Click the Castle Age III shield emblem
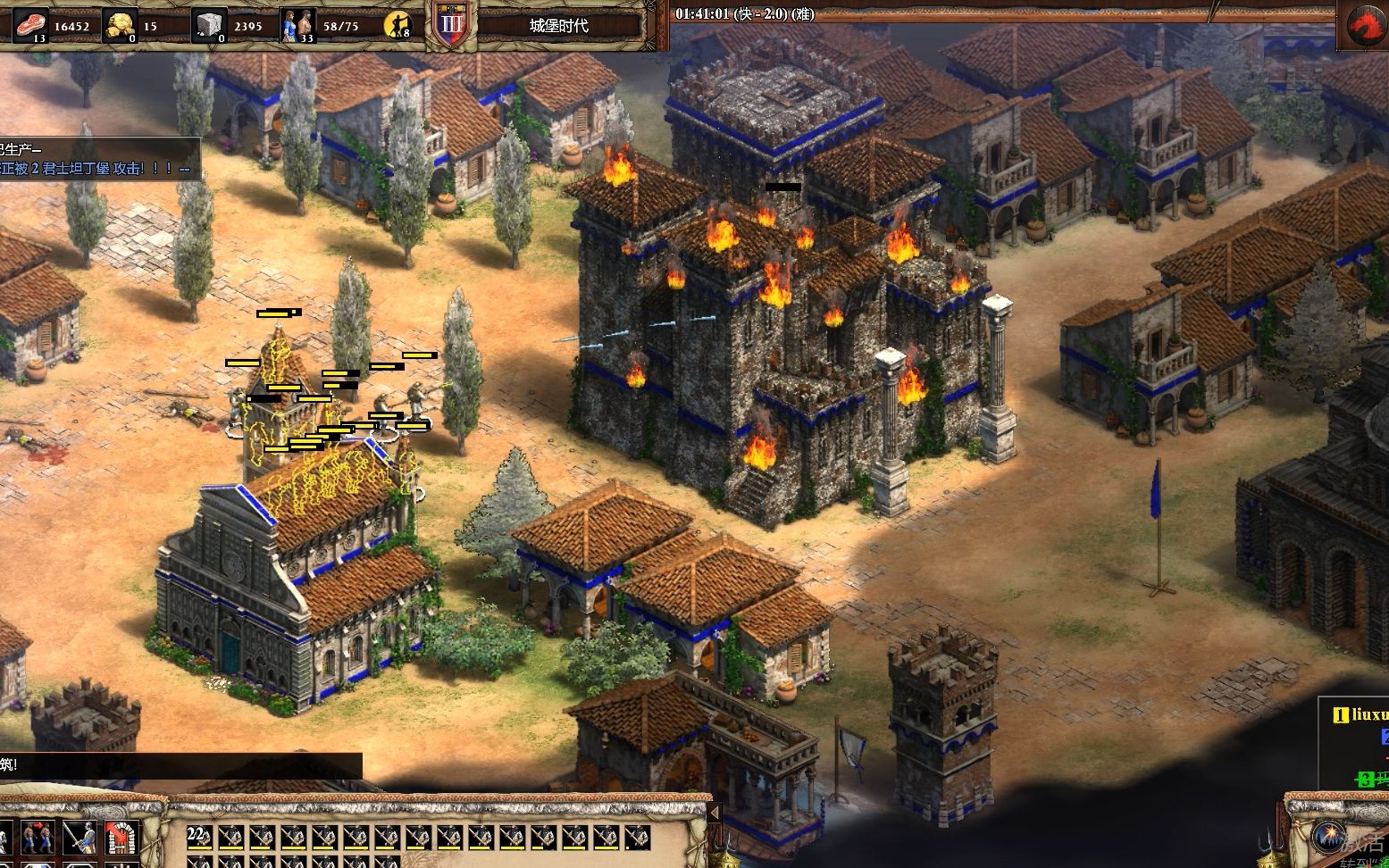1389x868 pixels. 452,25
